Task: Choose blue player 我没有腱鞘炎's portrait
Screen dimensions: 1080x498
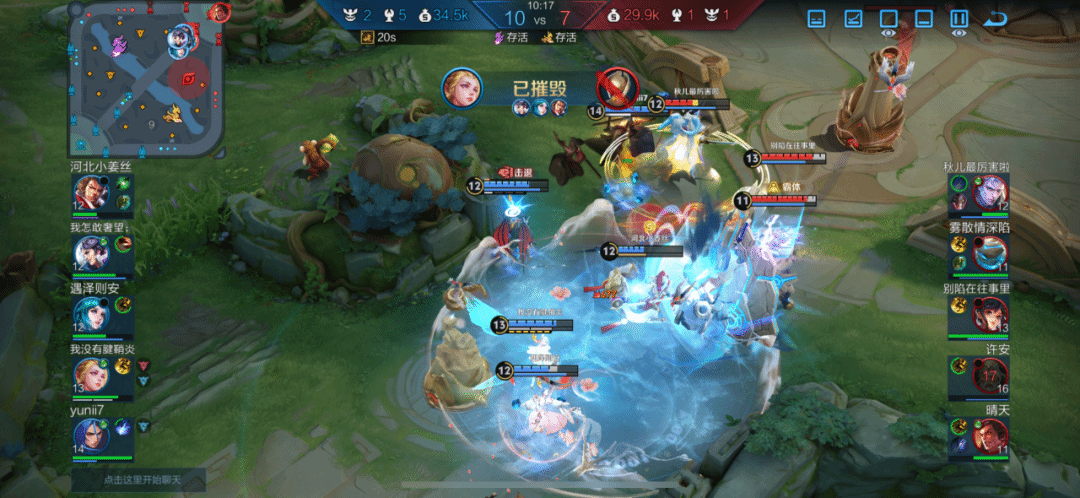Action: pyautogui.click(x=91, y=375)
